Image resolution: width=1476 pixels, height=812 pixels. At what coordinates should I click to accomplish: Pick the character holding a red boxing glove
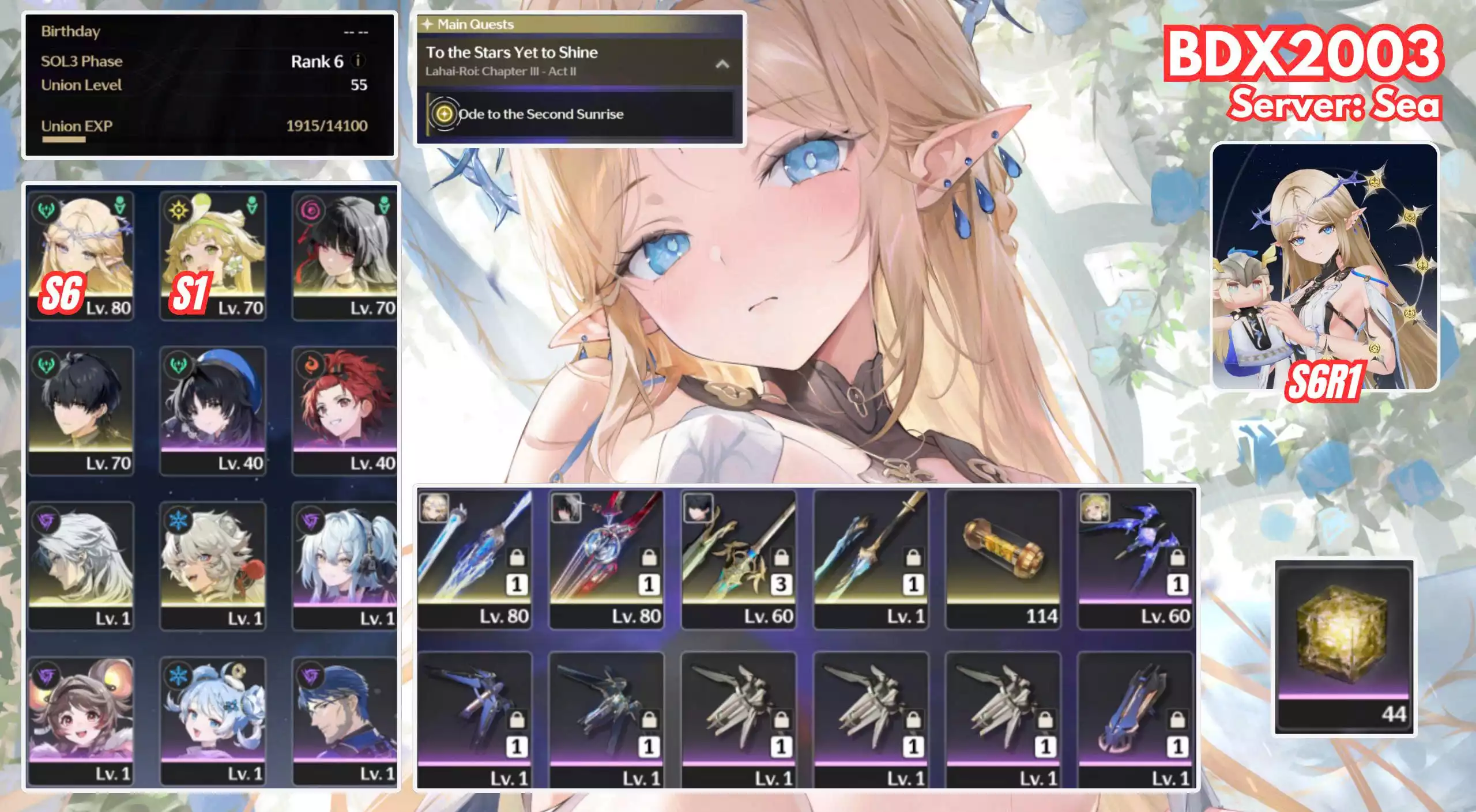coord(213,565)
